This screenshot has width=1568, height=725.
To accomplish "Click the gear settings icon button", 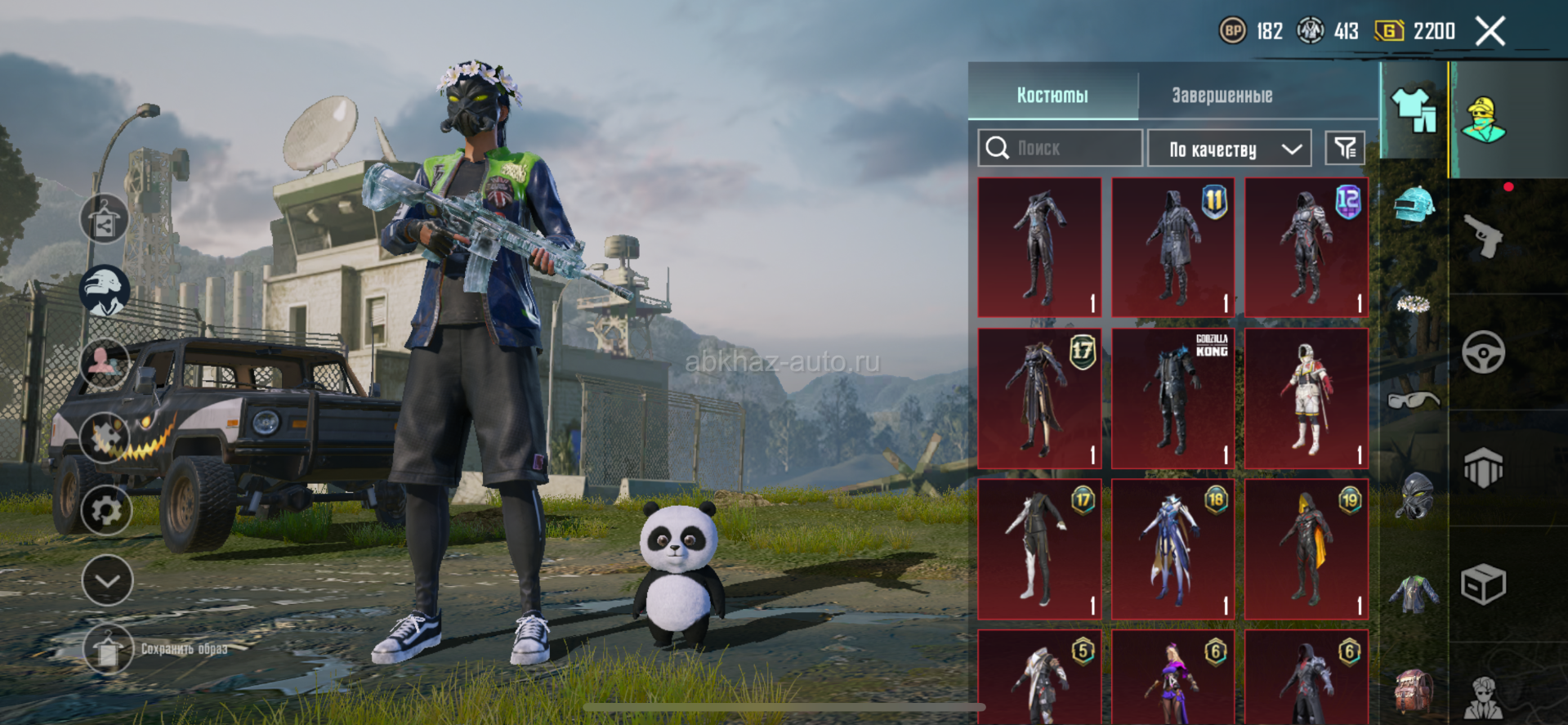I will pyautogui.click(x=106, y=512).
